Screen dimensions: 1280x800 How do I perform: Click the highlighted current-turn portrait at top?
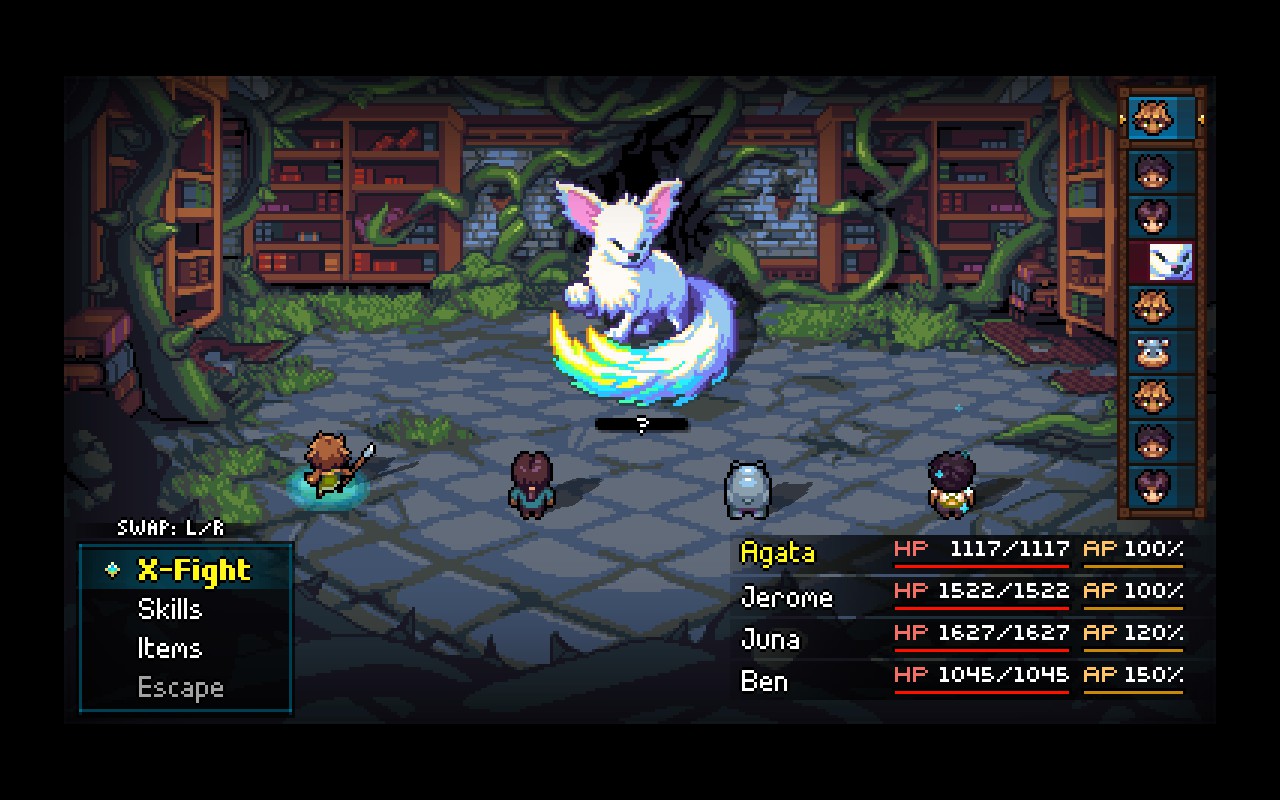[x=1160, y=118]
